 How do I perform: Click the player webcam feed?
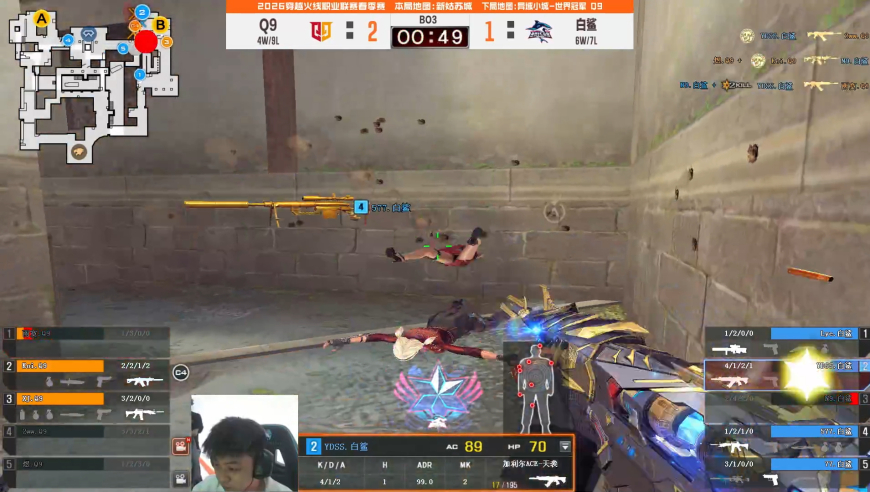coord(244,443)
